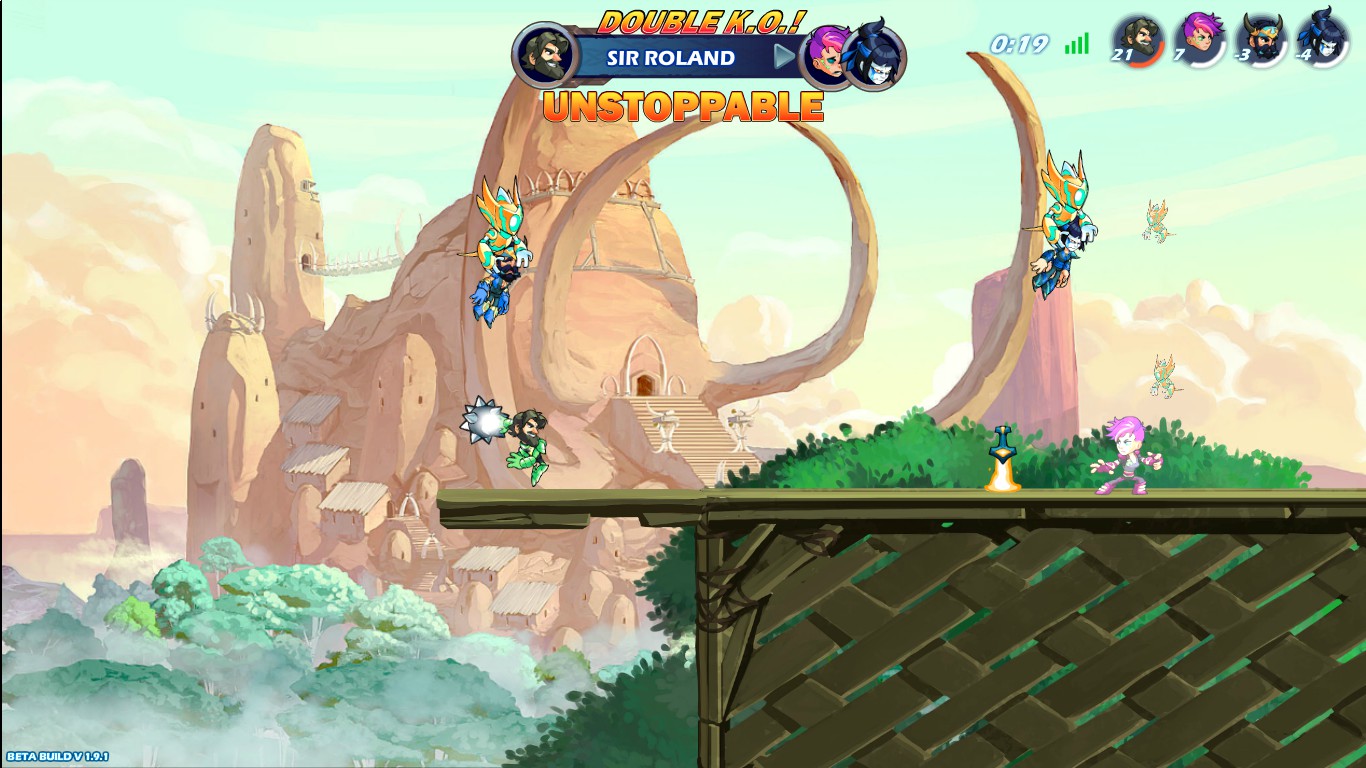Click the pink-haired victim portrait in K.O. banner
Screen dimensions: 1366x768
click(x=828, y=55)
